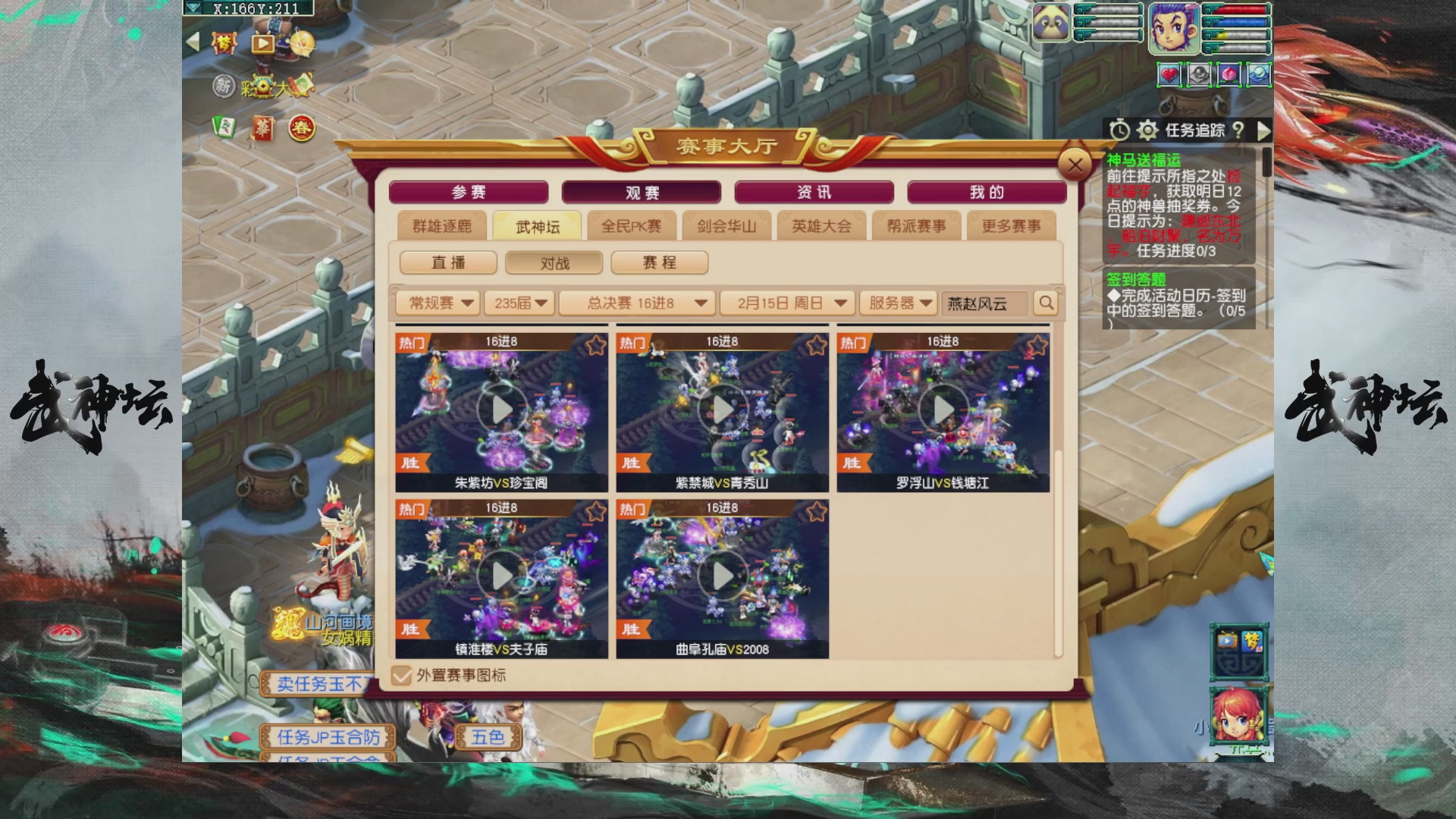The width and height of the screenshot is (1456, 819).
Task: Open the 常规赛 dropdown
Action: click(438, 303)
